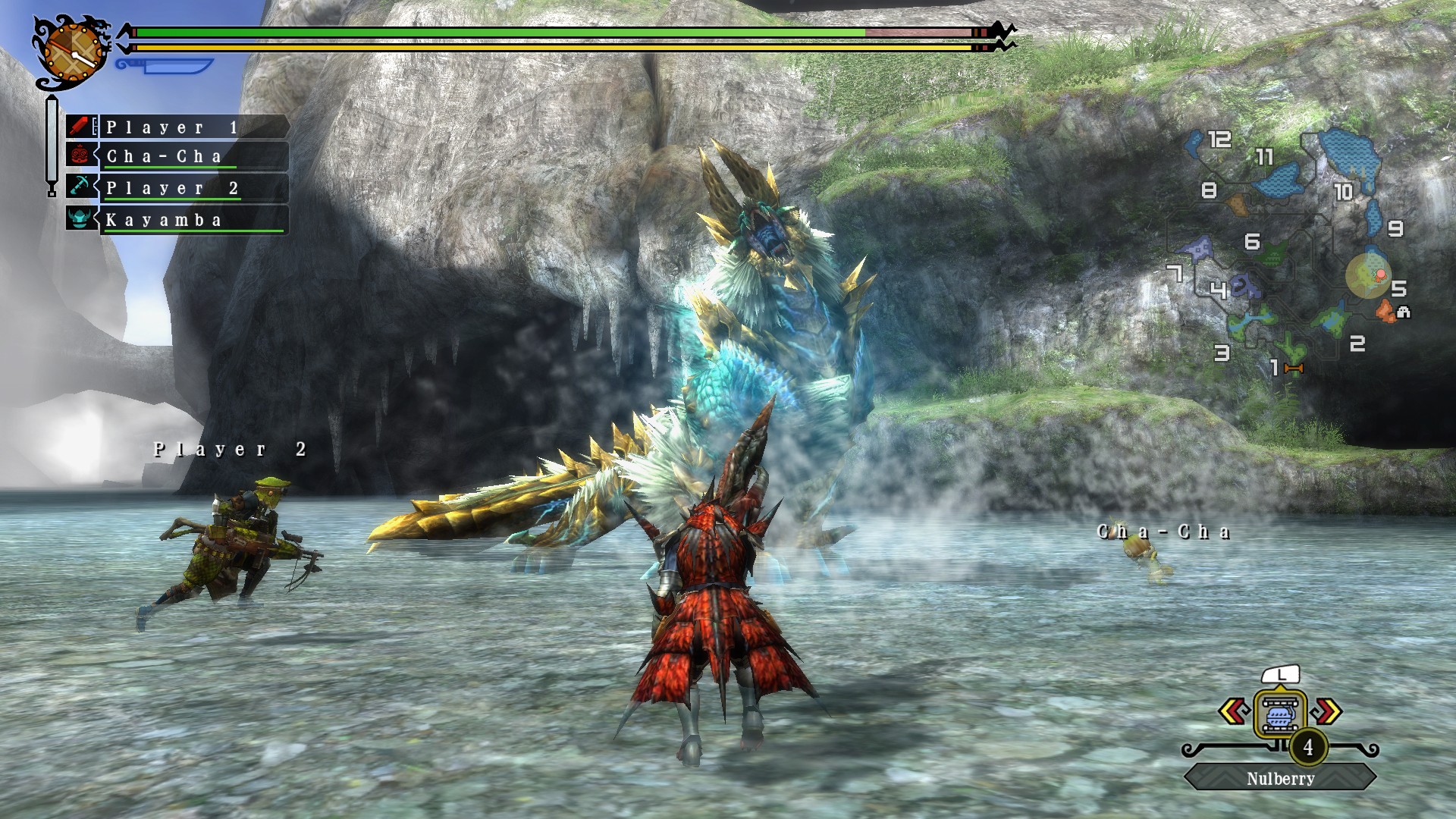Image resolution: width=1456 pixels, height=819 pixels.
Task: Click the red weapon icon beside Player 1
Action: (78, 126)
